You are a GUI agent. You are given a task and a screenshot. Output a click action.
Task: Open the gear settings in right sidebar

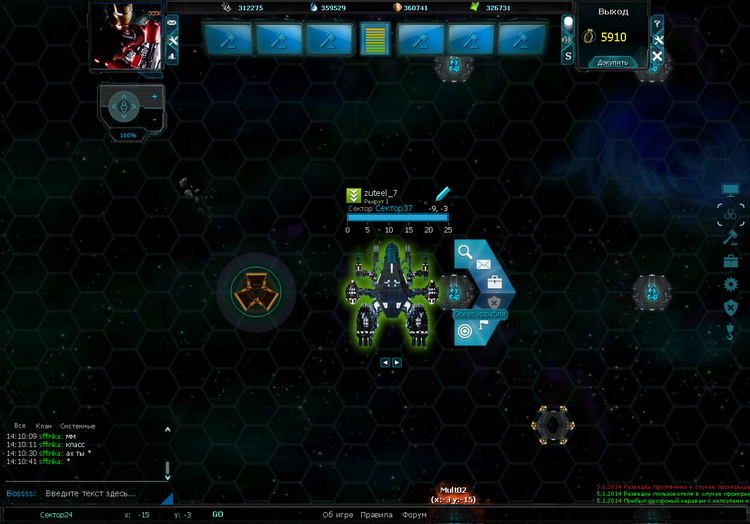coord(730,284)
